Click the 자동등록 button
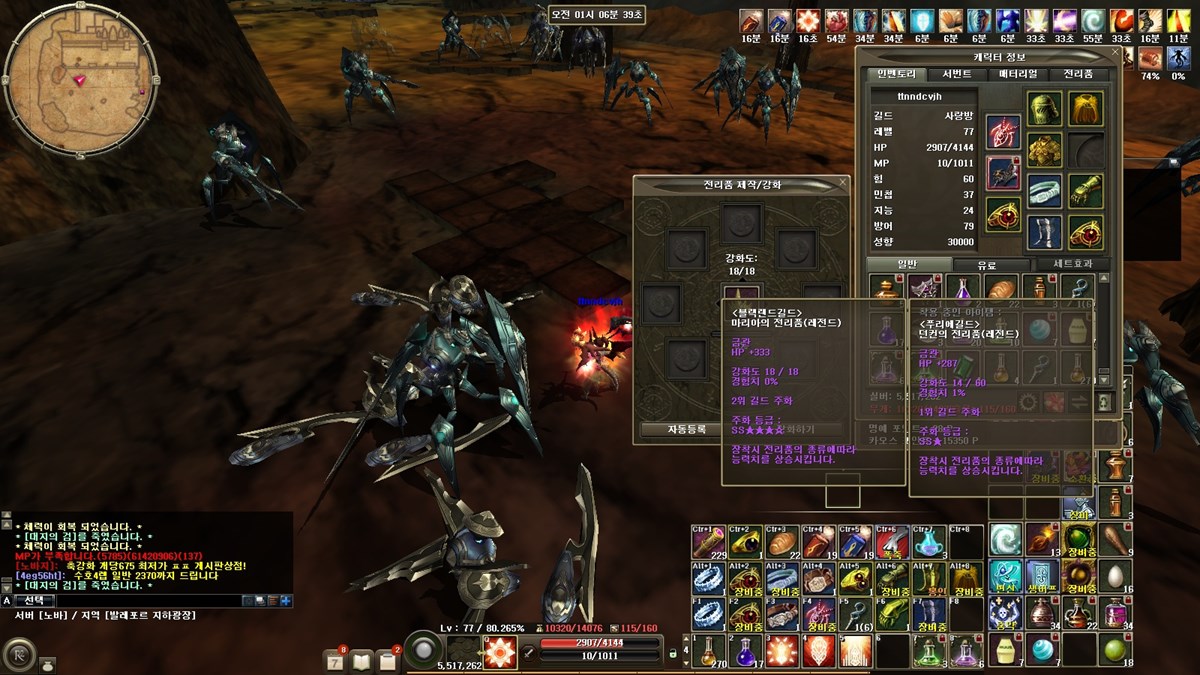This screenshot has width=1200, height=675. [x=687, y=429]
